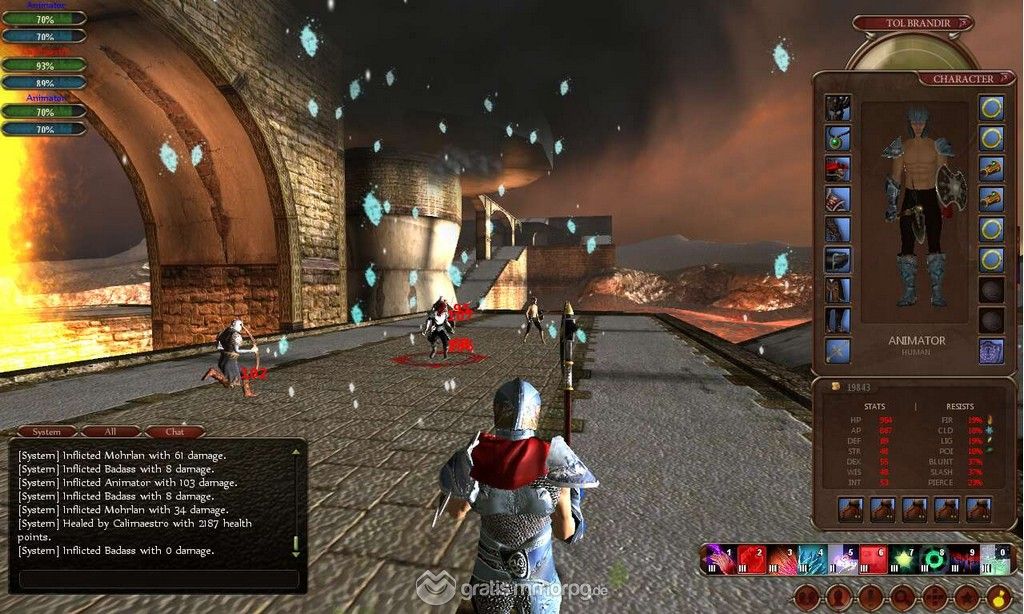Select the helmet equipment slot
The image size is (1024, 614).
pyautogui.click(x=838, y=107)
